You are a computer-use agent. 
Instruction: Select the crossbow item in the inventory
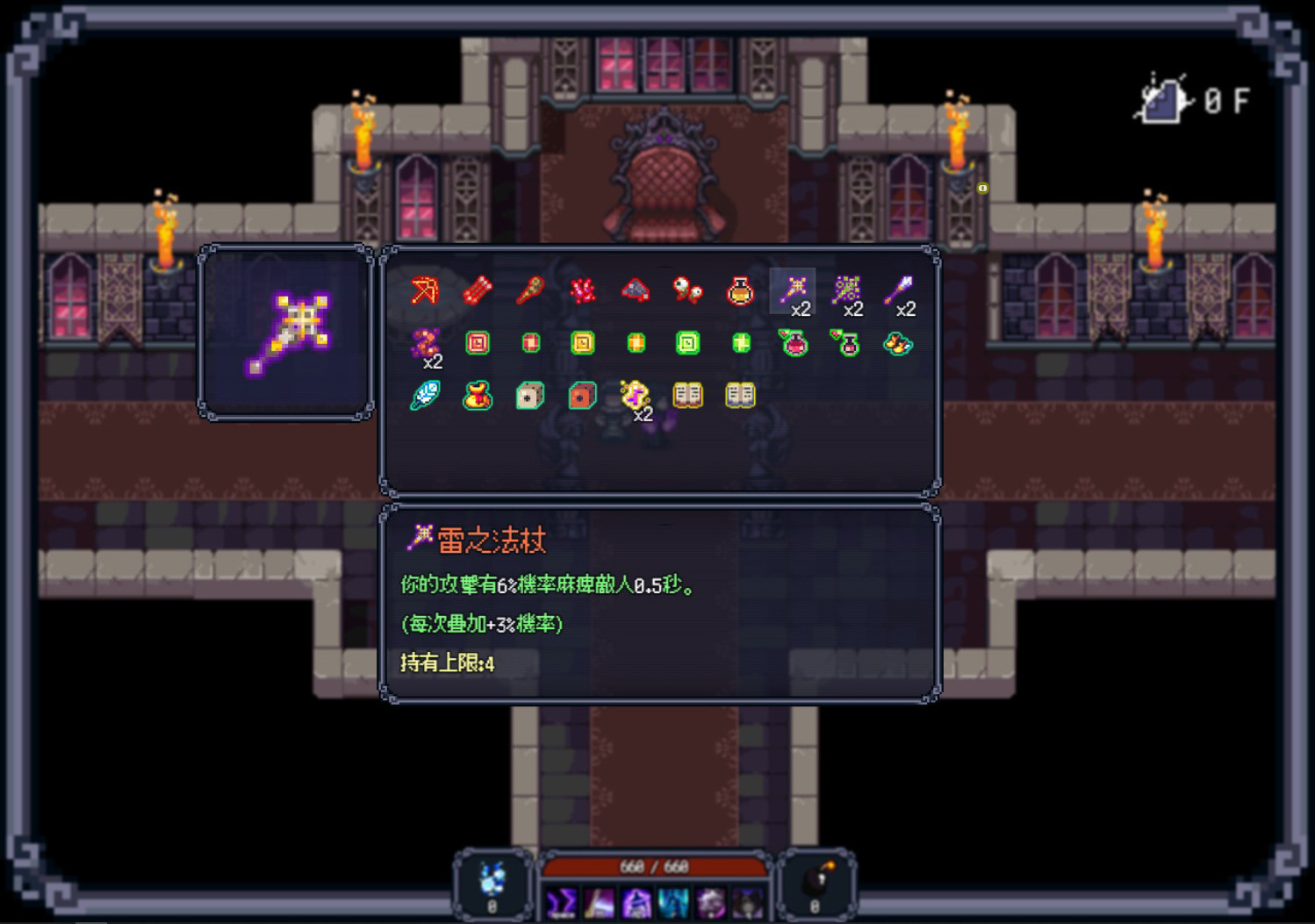pyautogui.click(x=424, y=291)
